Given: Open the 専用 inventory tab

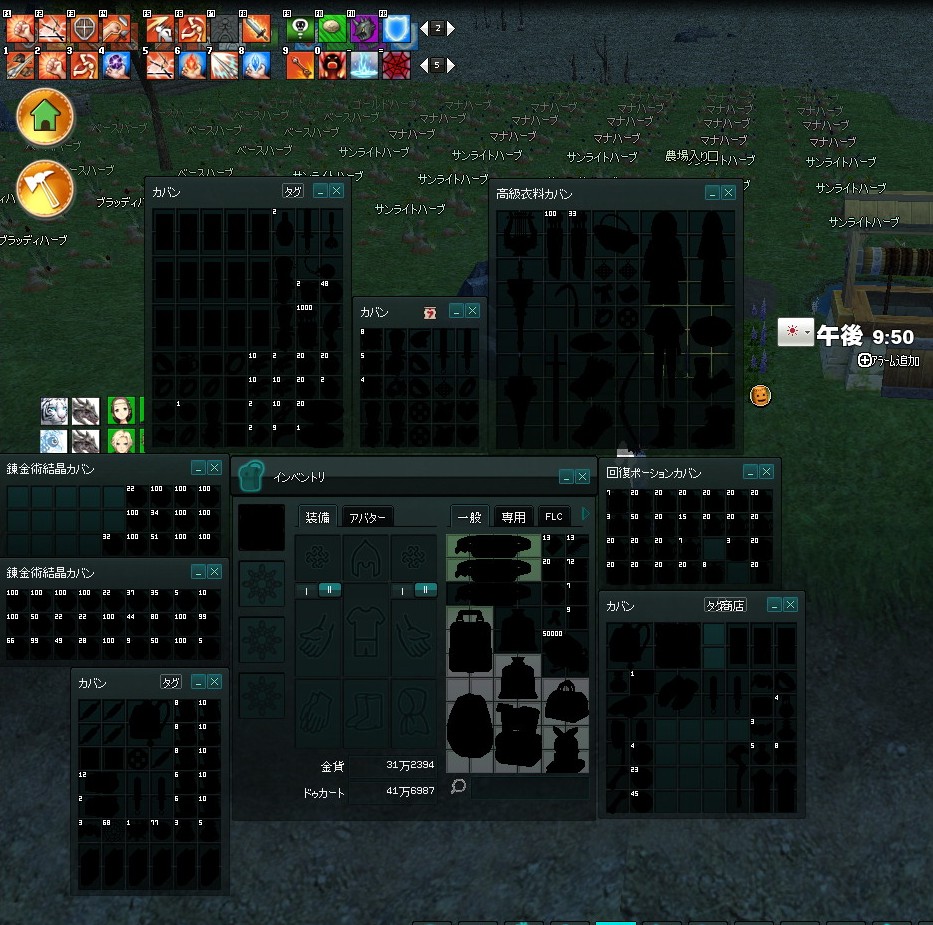Looking at the screenshot, I should click(513, 517).
